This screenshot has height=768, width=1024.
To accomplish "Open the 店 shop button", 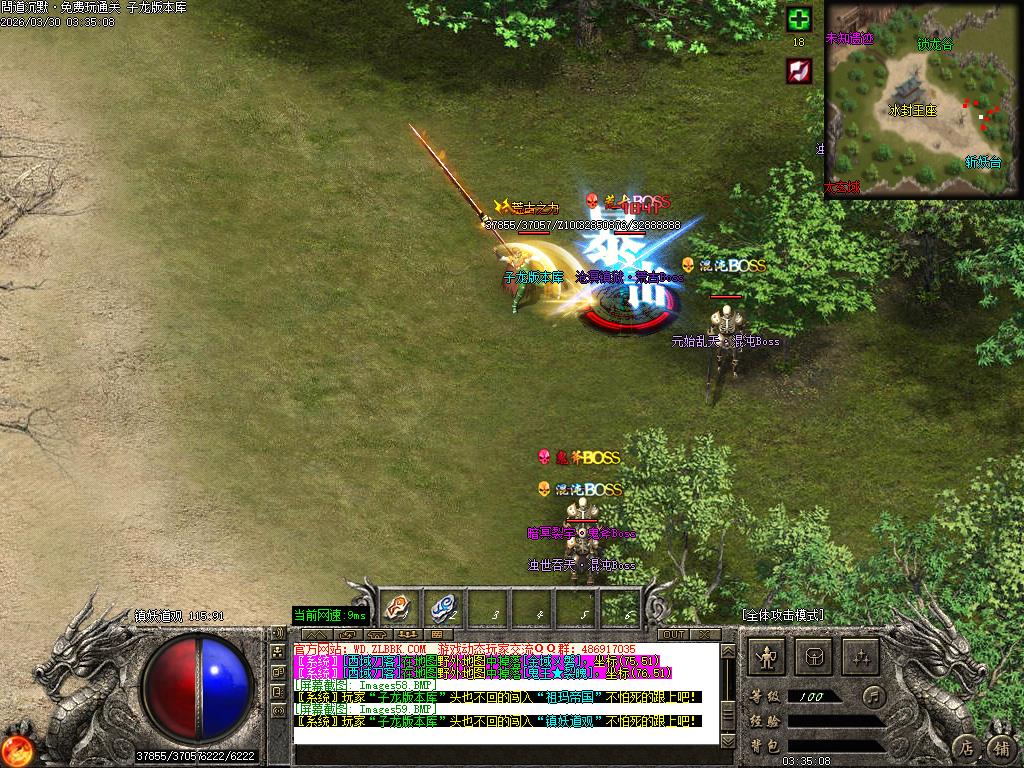I will tap(966, 746).
